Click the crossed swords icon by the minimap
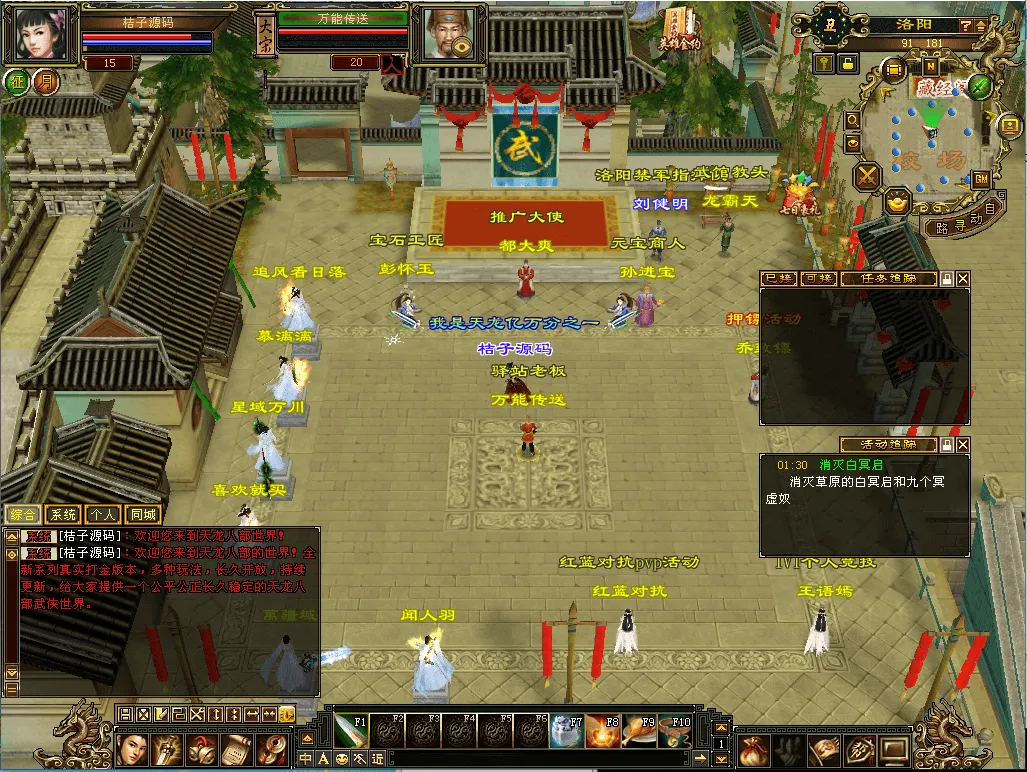This screenshot has height=772, width=1027. [x=866, y=176]
